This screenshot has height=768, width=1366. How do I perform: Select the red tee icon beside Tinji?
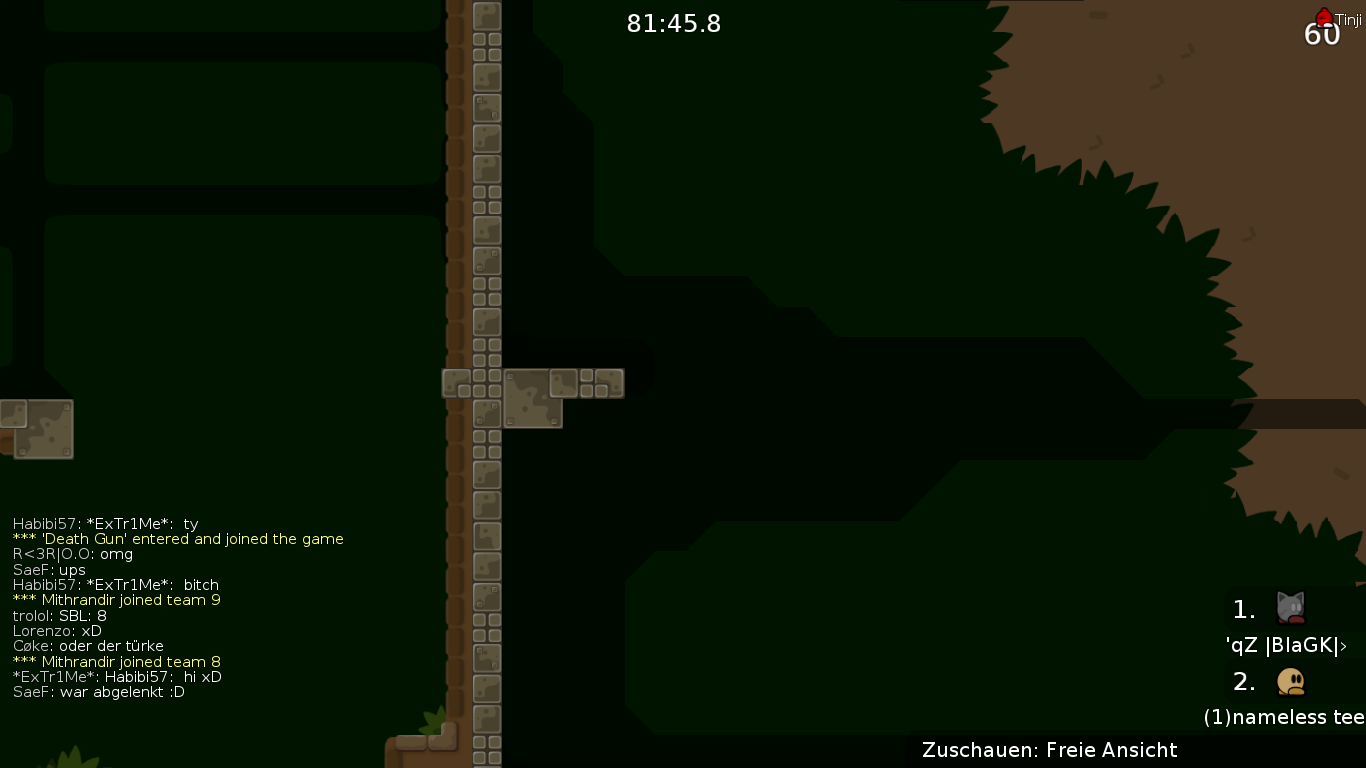1324,17
